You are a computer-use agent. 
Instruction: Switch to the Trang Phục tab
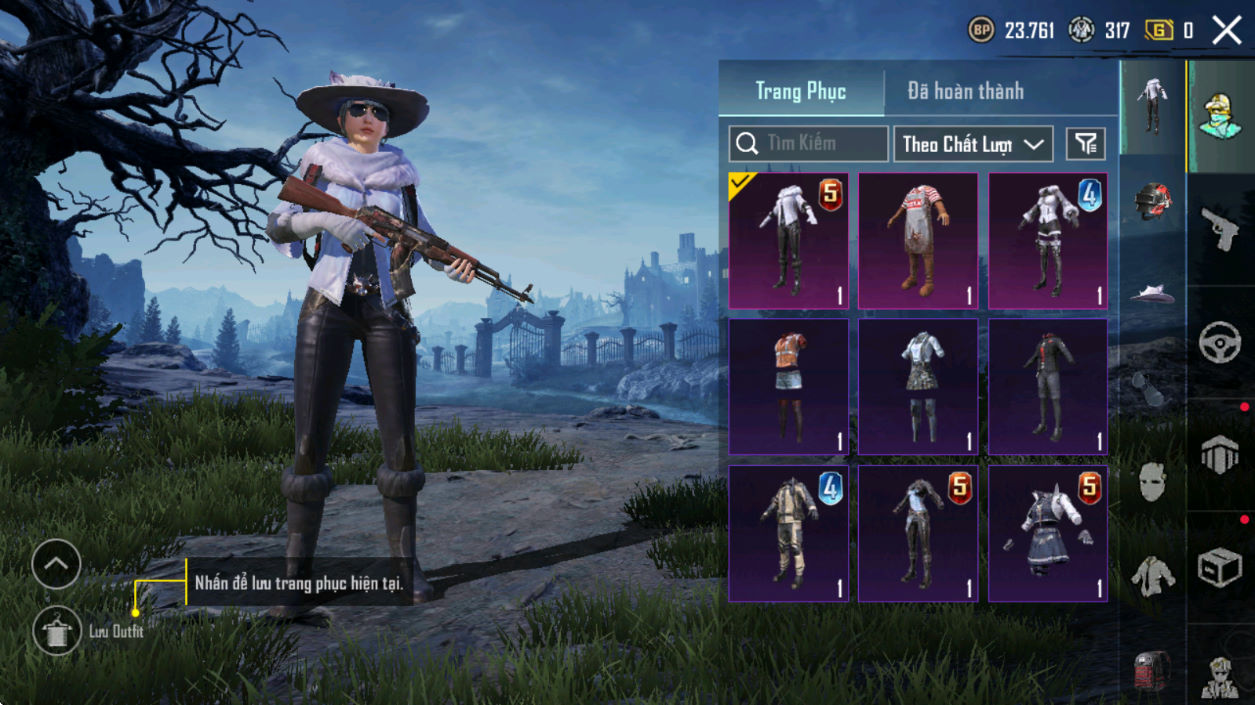tap(801, 92)
